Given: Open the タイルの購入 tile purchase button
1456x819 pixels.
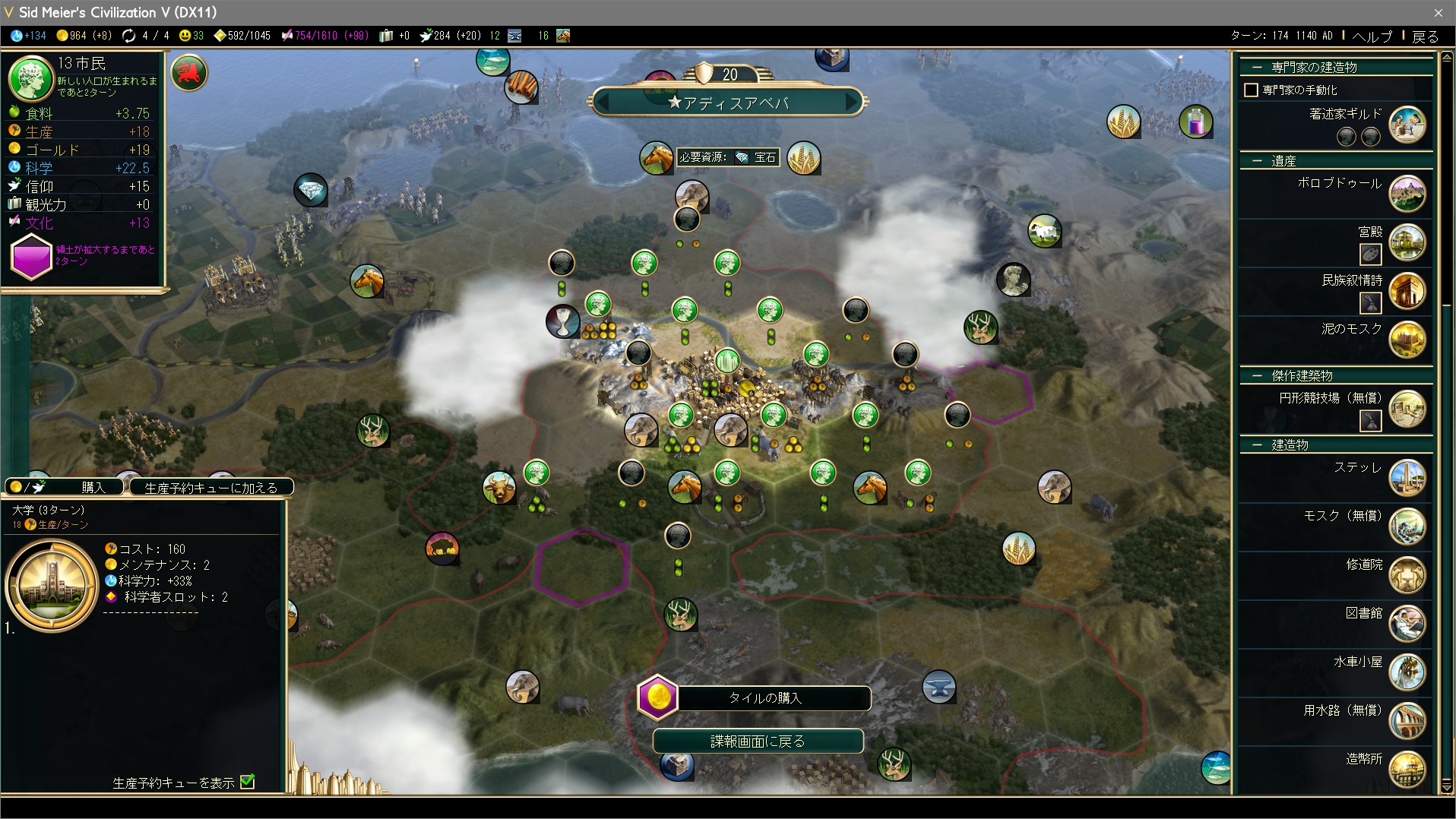Looking at the screenshot, I should click(x=764, y=697).
